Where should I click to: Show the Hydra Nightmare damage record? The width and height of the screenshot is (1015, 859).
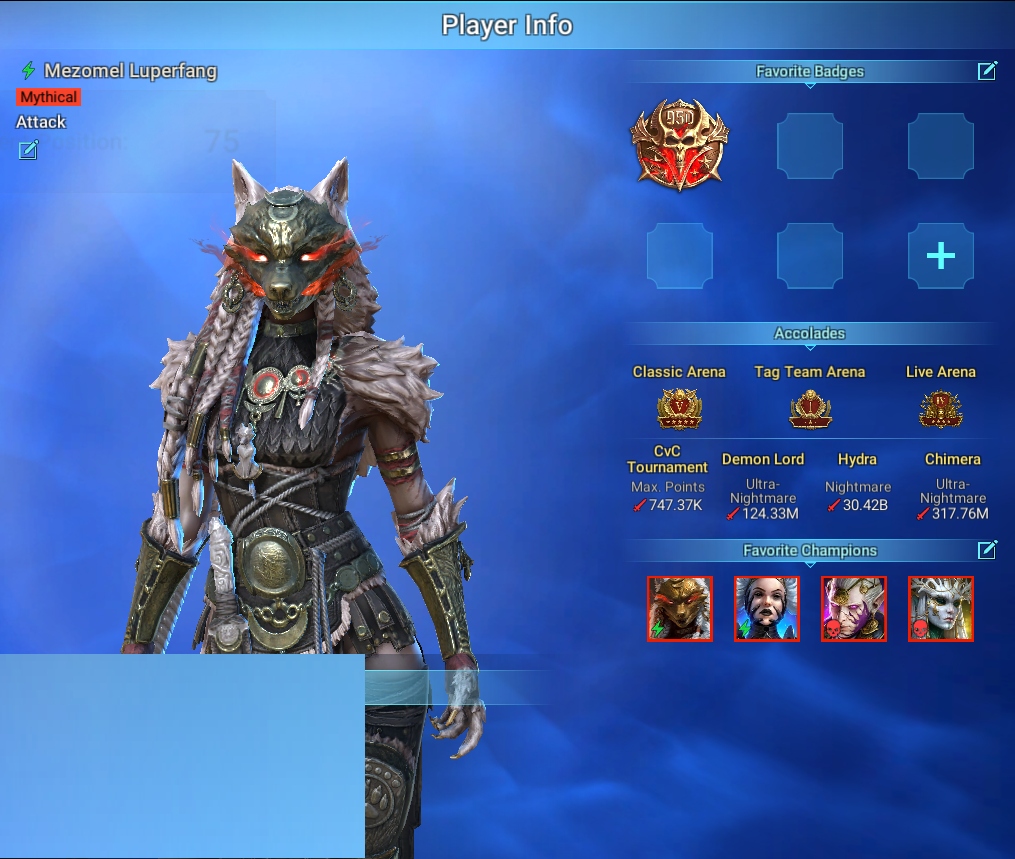(x=857, y=505)
